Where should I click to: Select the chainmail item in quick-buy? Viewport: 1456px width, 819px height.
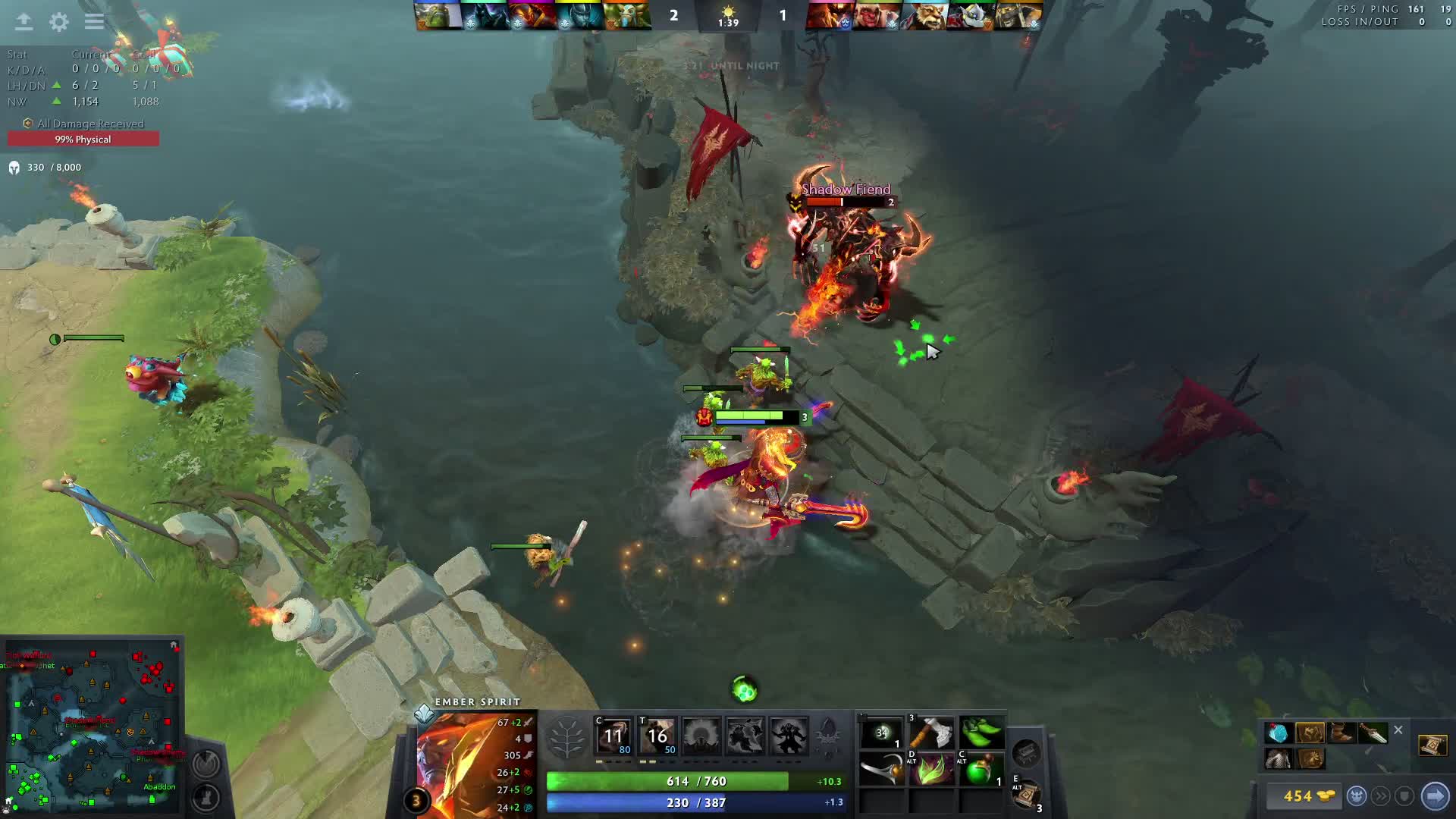[x=1278, y=758]
